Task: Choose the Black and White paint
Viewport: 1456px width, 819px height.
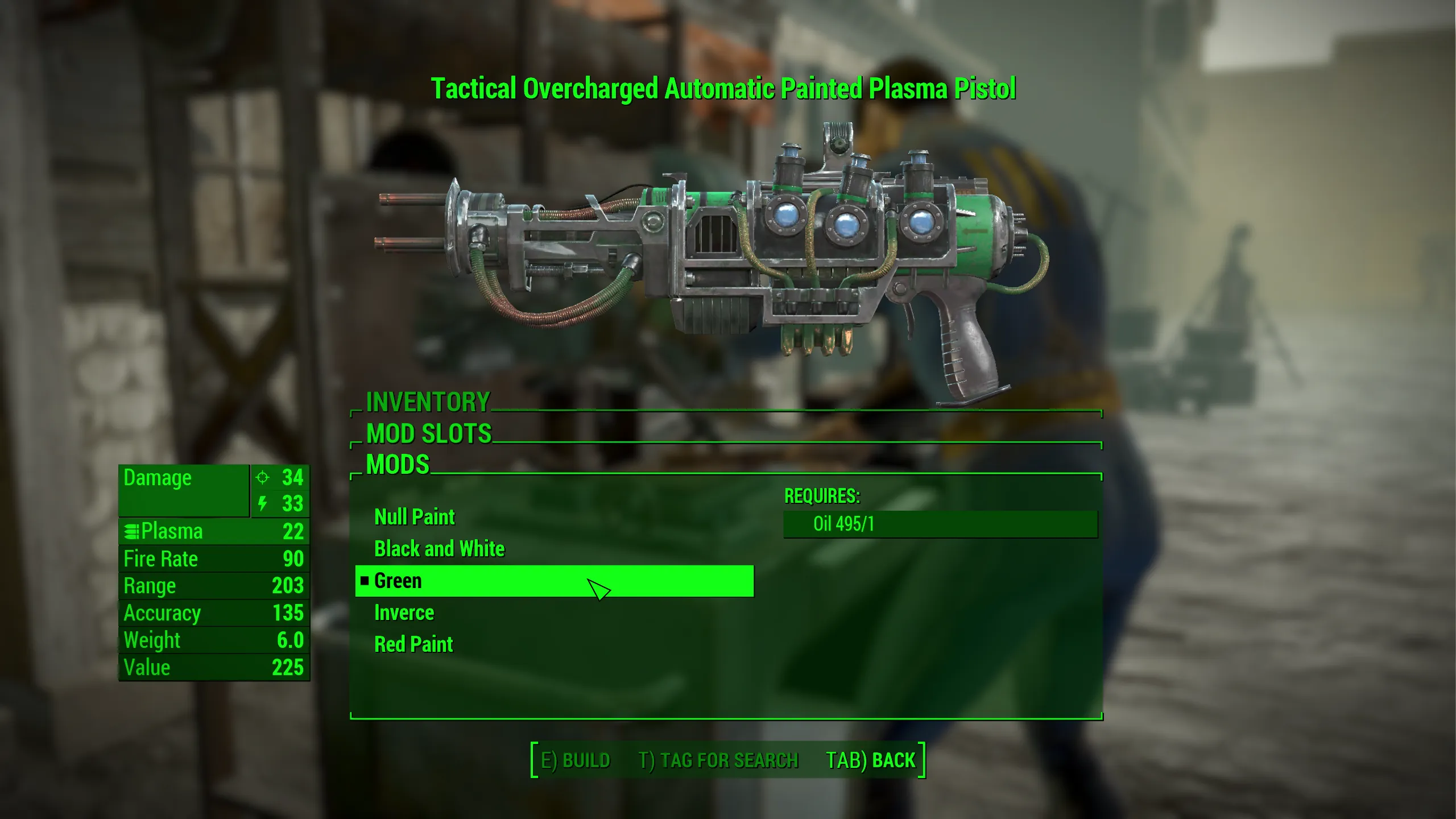Action: 439,549
